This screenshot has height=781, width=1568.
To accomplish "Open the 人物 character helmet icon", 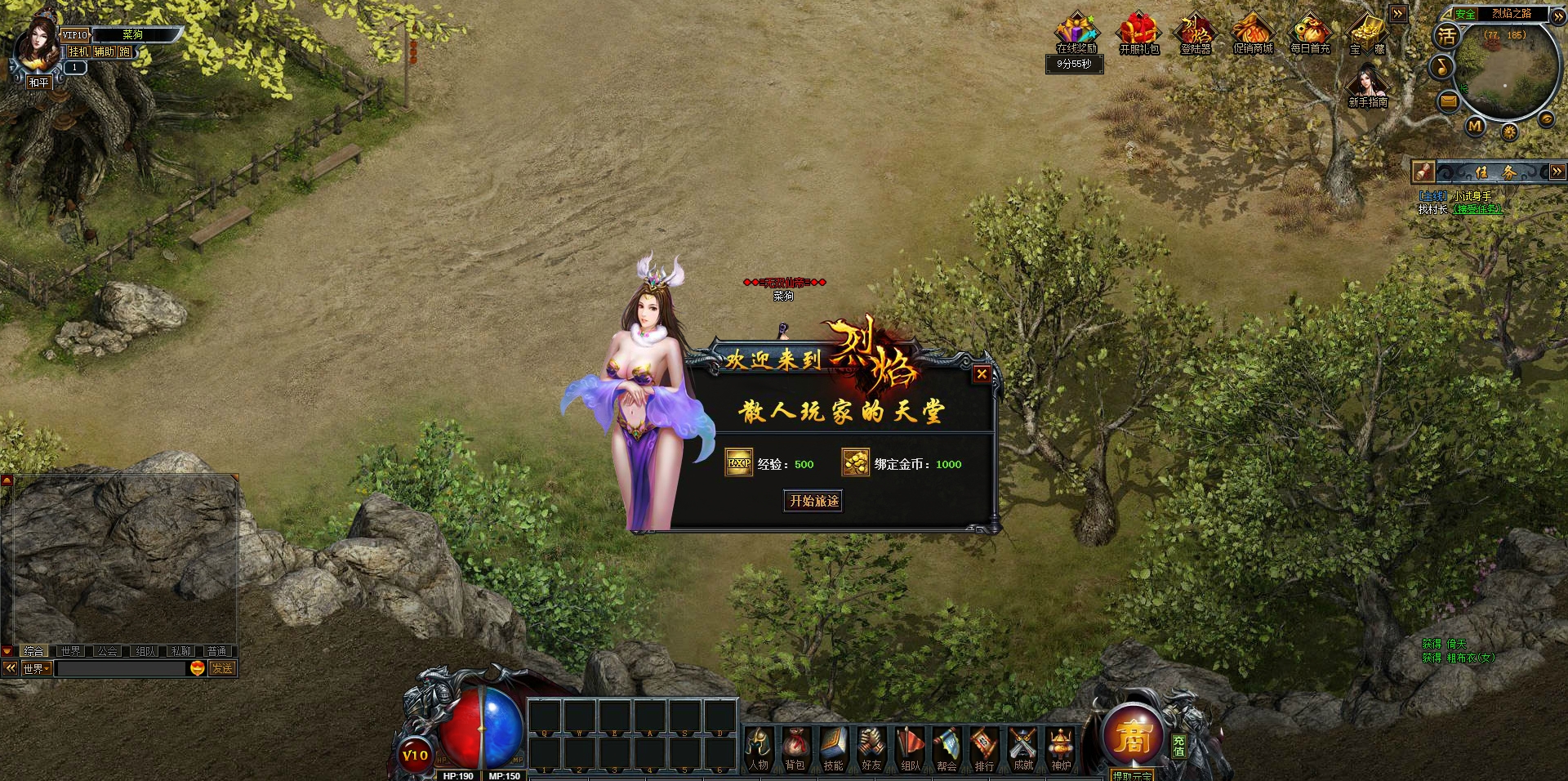I will [x=759, y=749].
